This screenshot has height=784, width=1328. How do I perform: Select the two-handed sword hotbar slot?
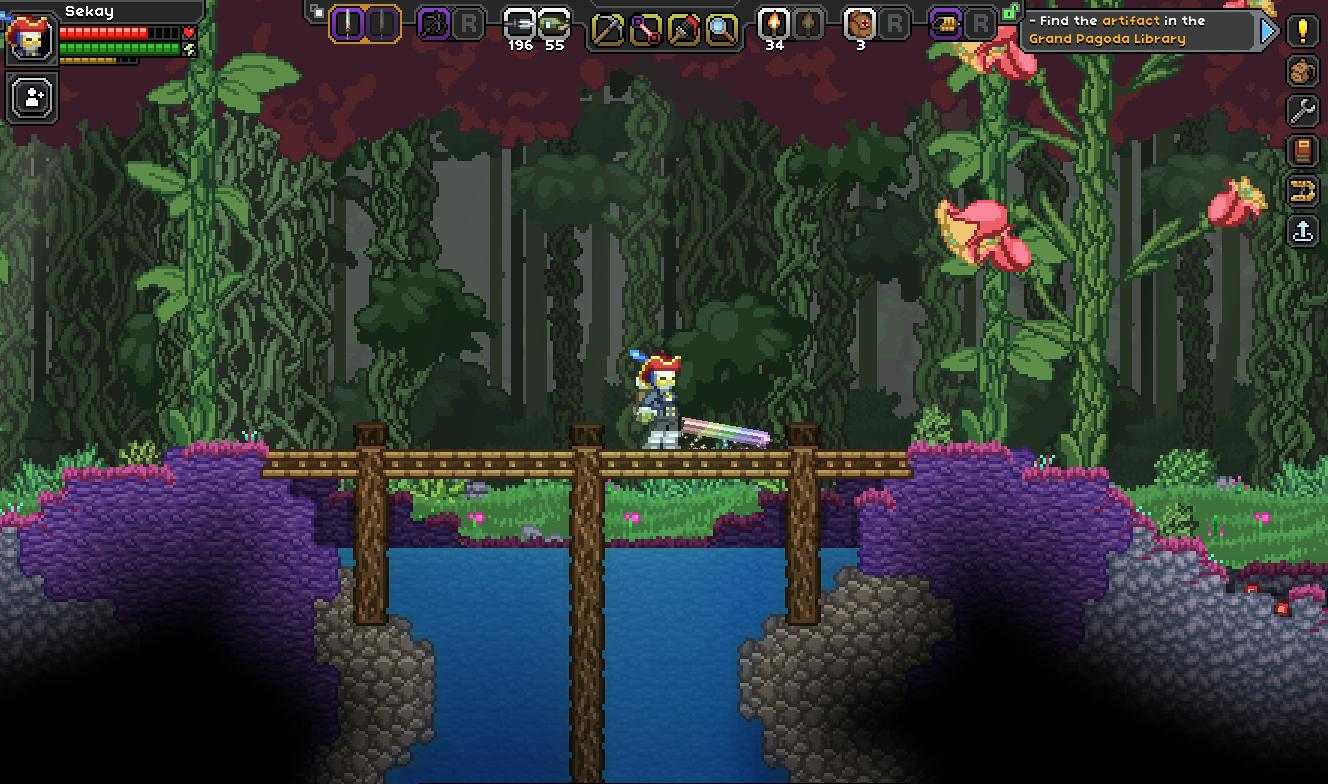pyautogui.click(x=346, y=23)
